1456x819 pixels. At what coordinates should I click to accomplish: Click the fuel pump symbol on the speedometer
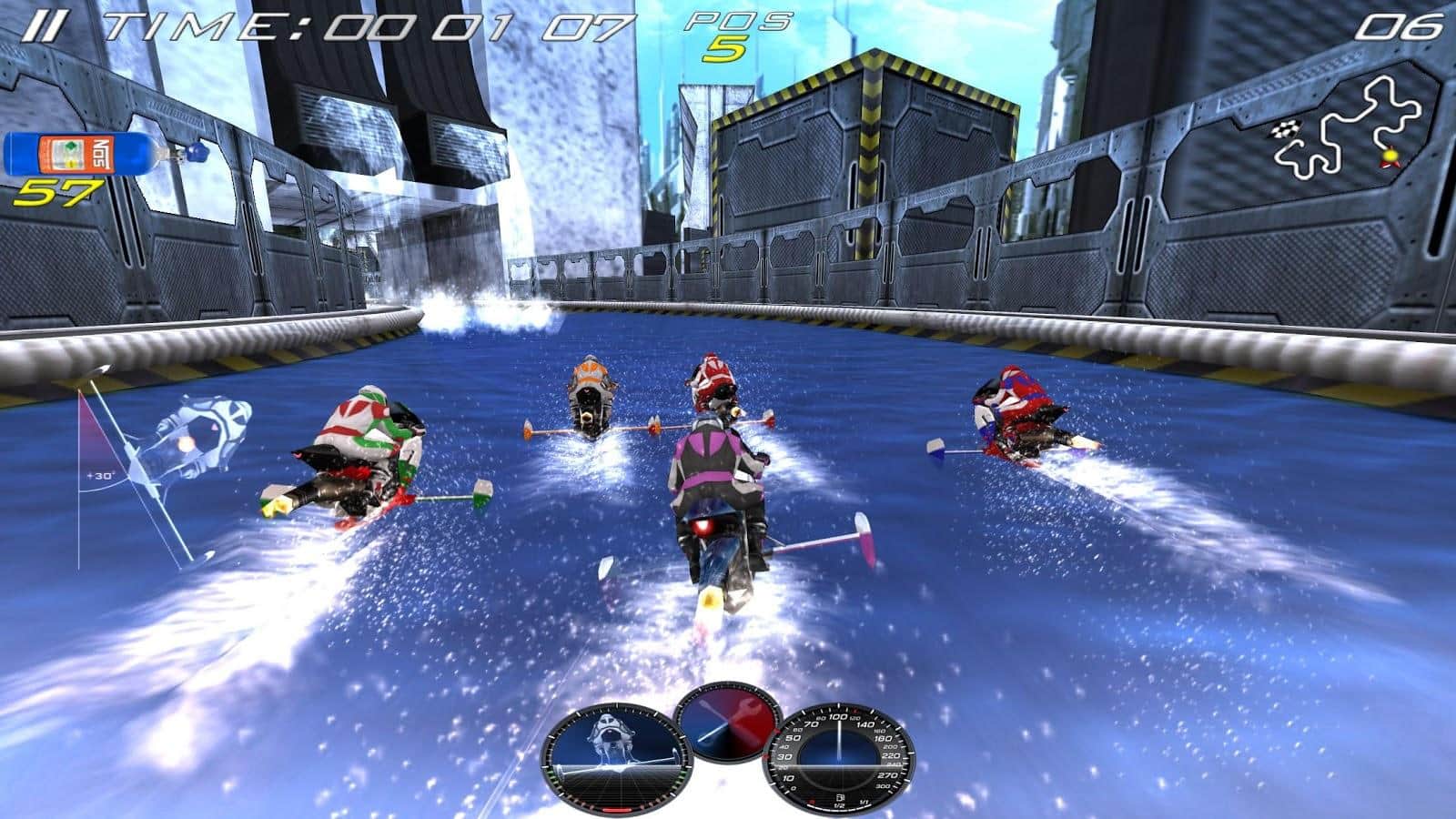[841, 797]
